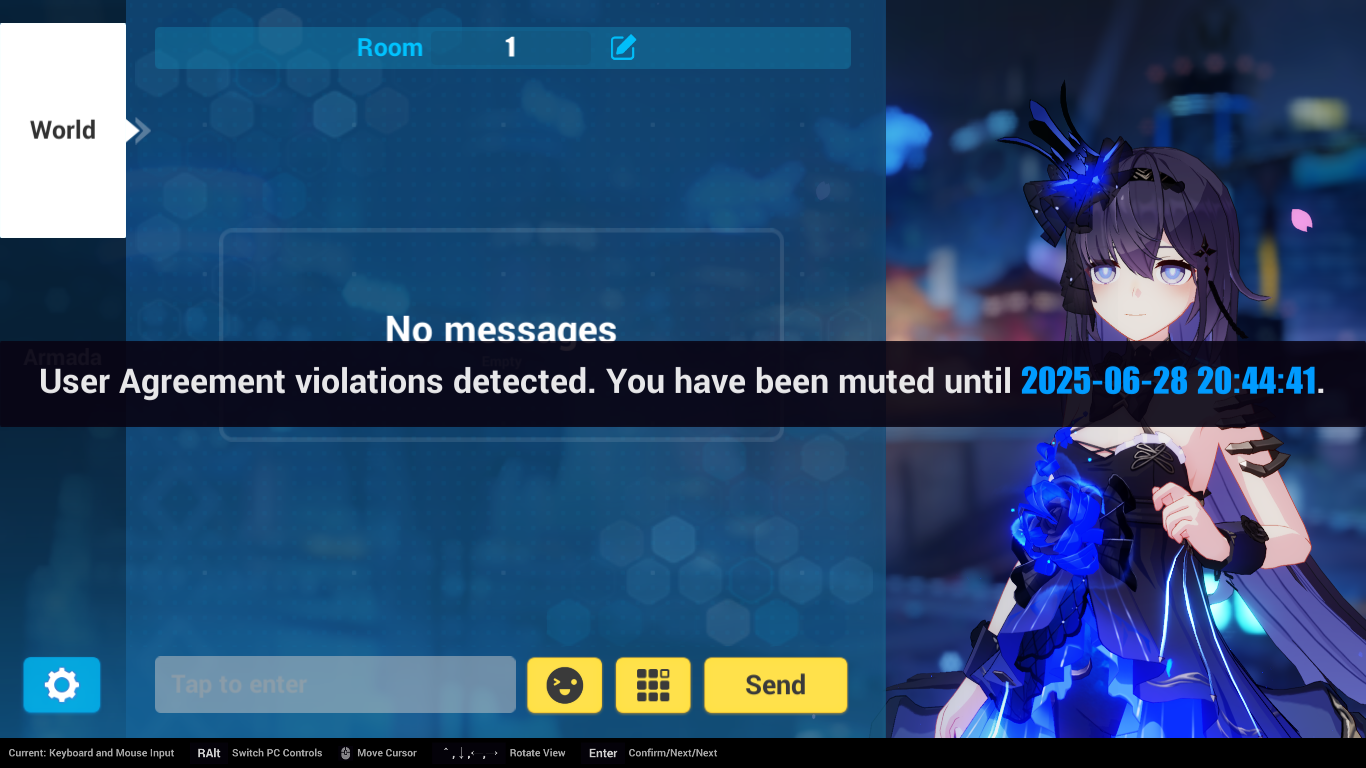Switch to the World chat tab
Viewport: 1366px width, 768px height.
pyautogui.click(x=62, y=130)
